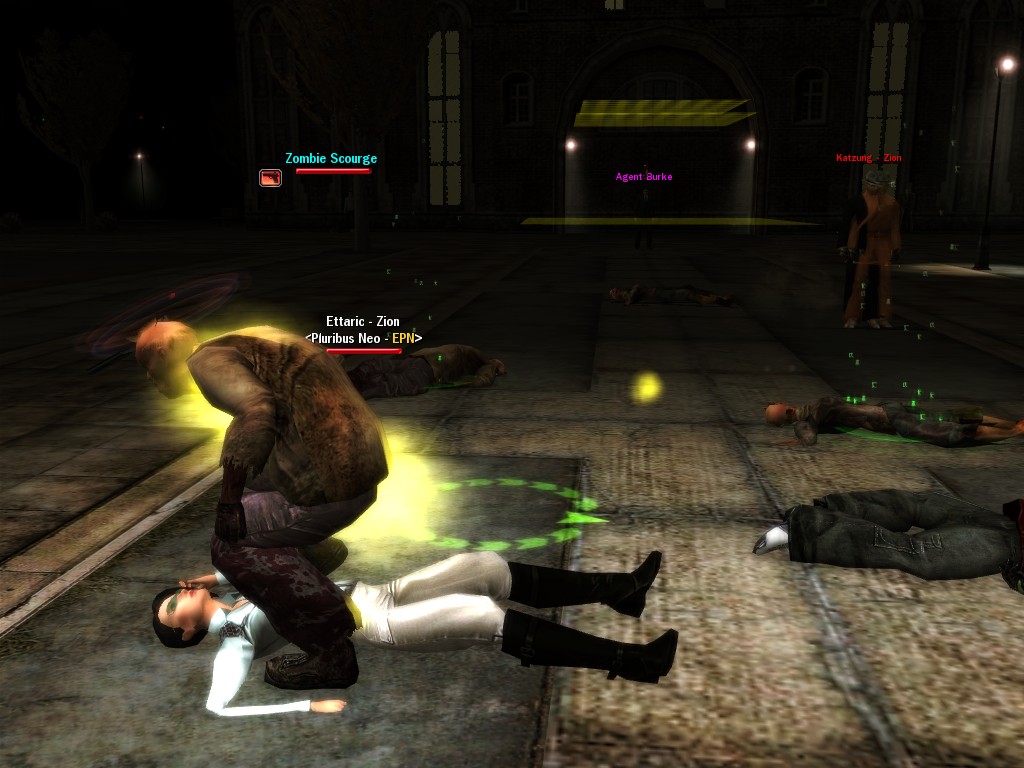Image resolution: width=1024 pixels, height=768 pixels.
Task: Target the Ettaric - Zion nameplate
Action: [363, 322]
